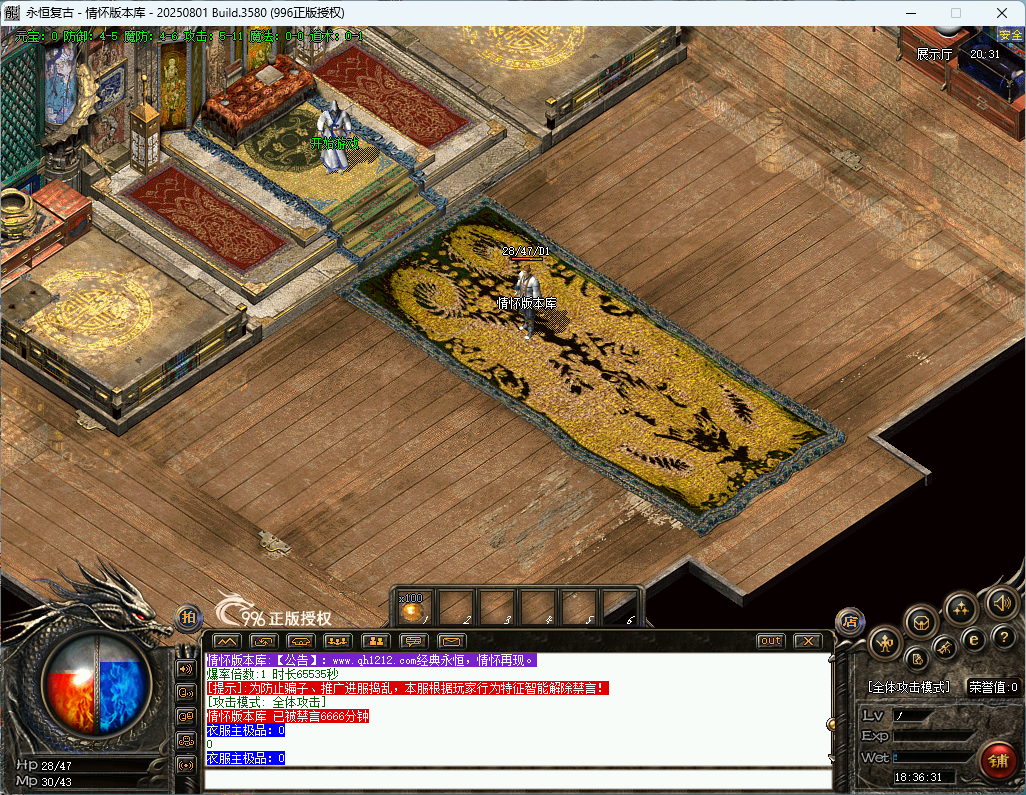Open the 店 shop button

tap(850, 621)
